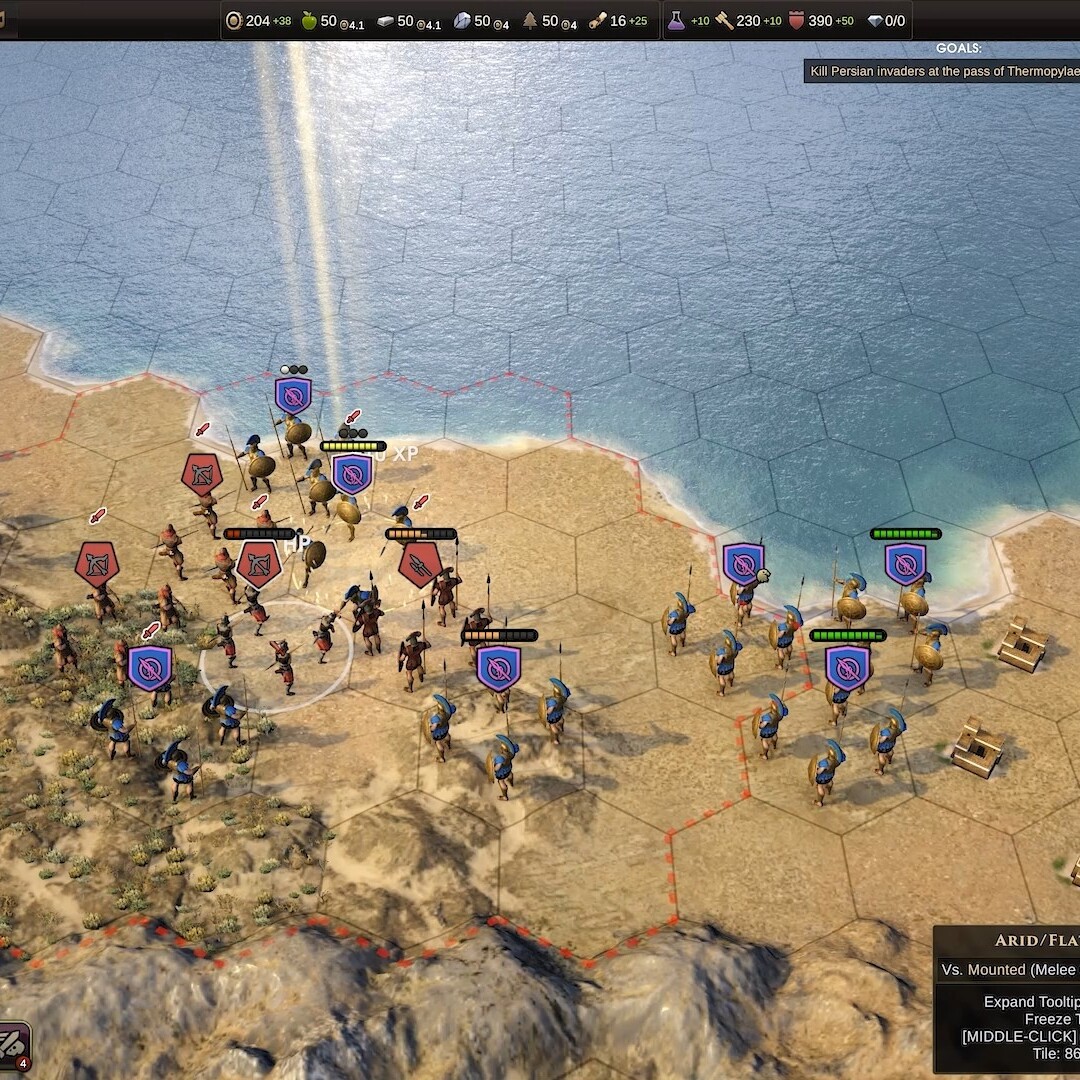Select the blue shield unit with yellow health bar
Screen dimensions: 1080x1080
point(352,473)
